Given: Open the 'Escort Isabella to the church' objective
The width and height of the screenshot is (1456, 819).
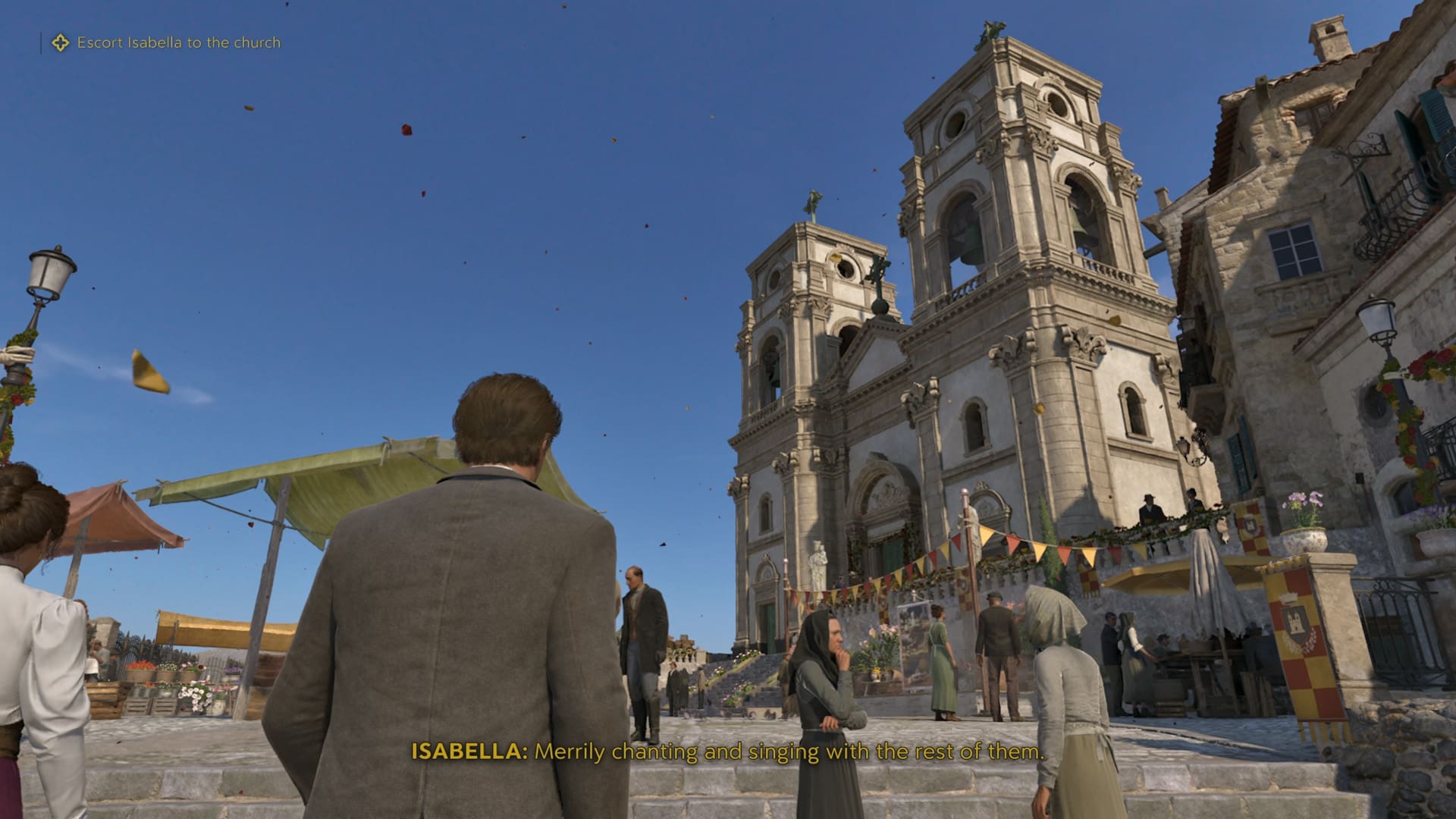Looking at the screenshot, I should coord(178,43).
